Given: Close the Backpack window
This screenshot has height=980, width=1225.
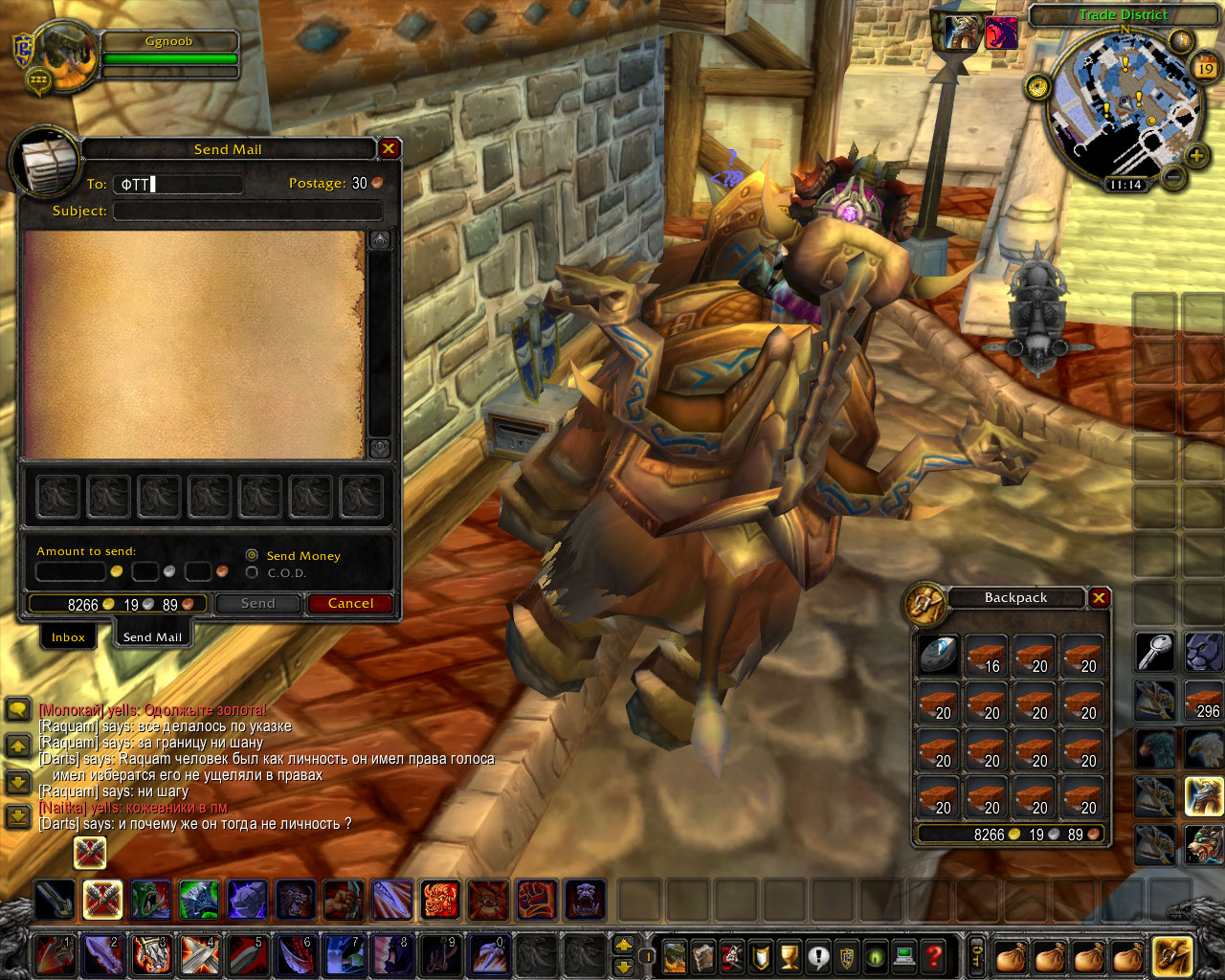Looking at the screenshot, I should tap(1099, 597).
